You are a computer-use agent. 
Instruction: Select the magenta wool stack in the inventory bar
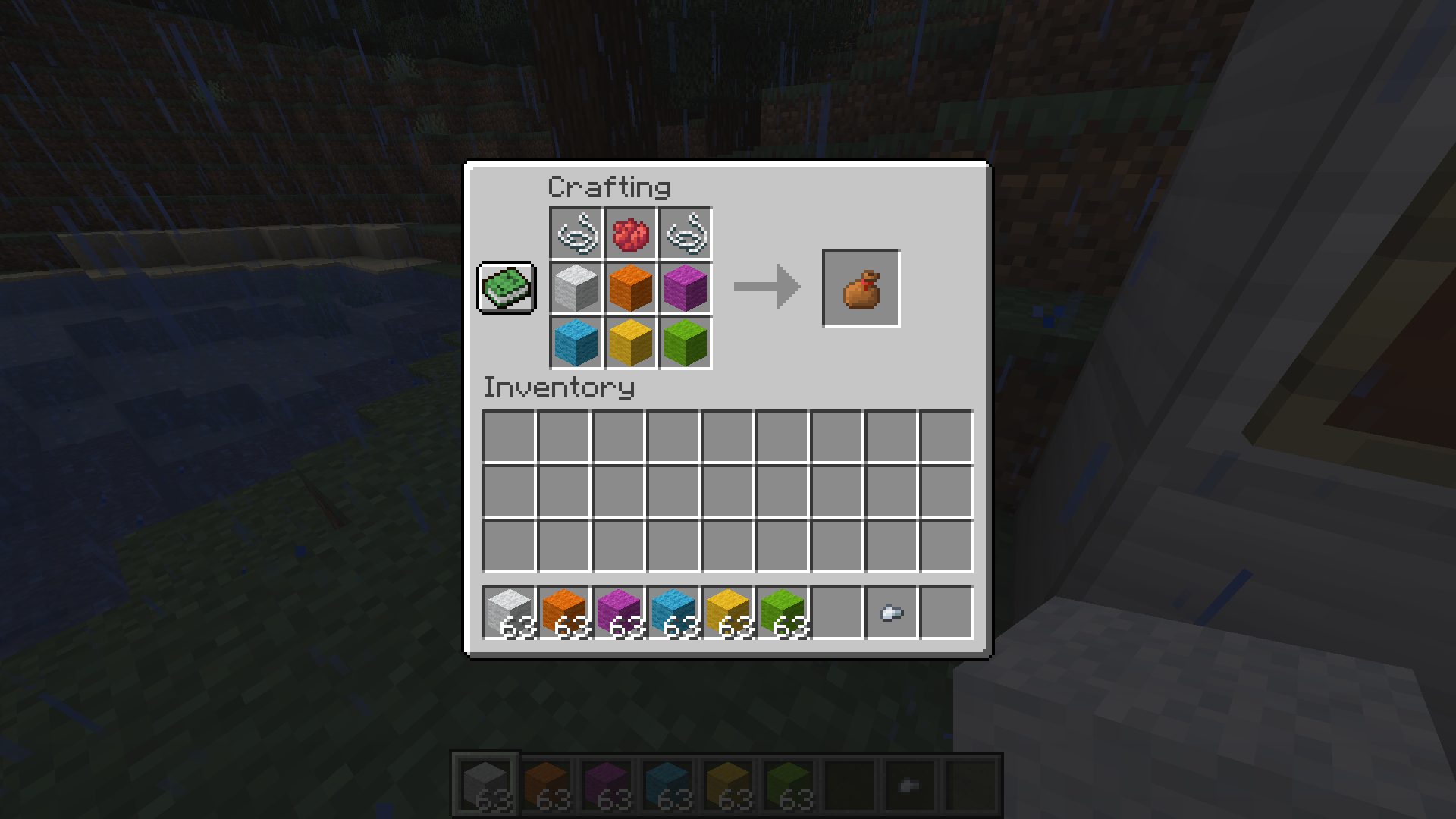[x=619, y=613]
